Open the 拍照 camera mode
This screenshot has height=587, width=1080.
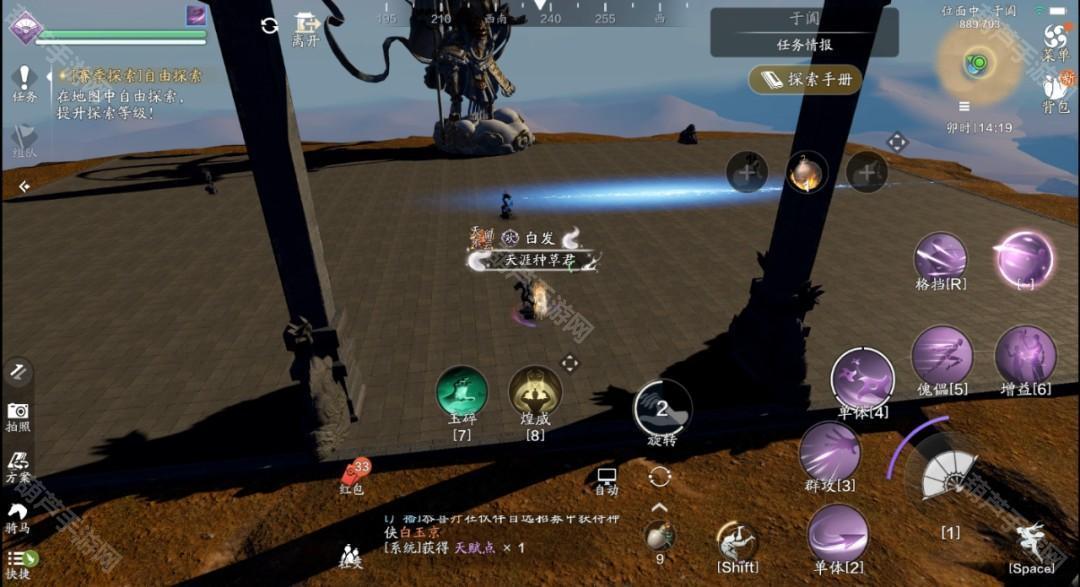point(18,415)
